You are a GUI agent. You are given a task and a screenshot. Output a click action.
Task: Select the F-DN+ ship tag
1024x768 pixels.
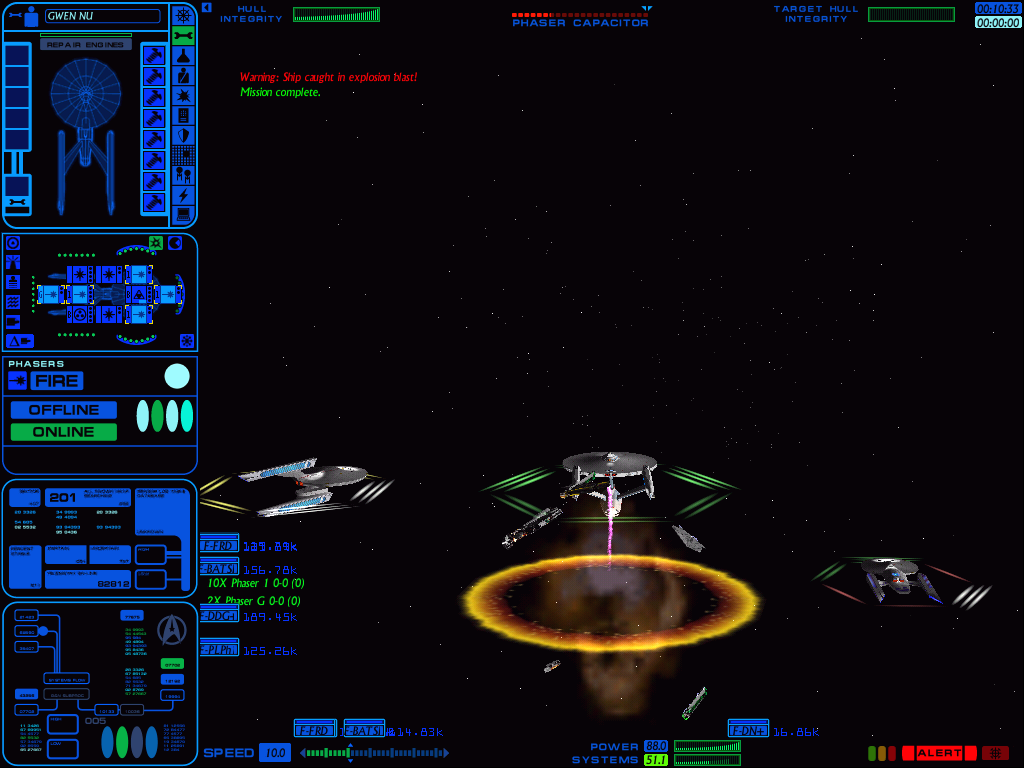click(x=748, y=730)
